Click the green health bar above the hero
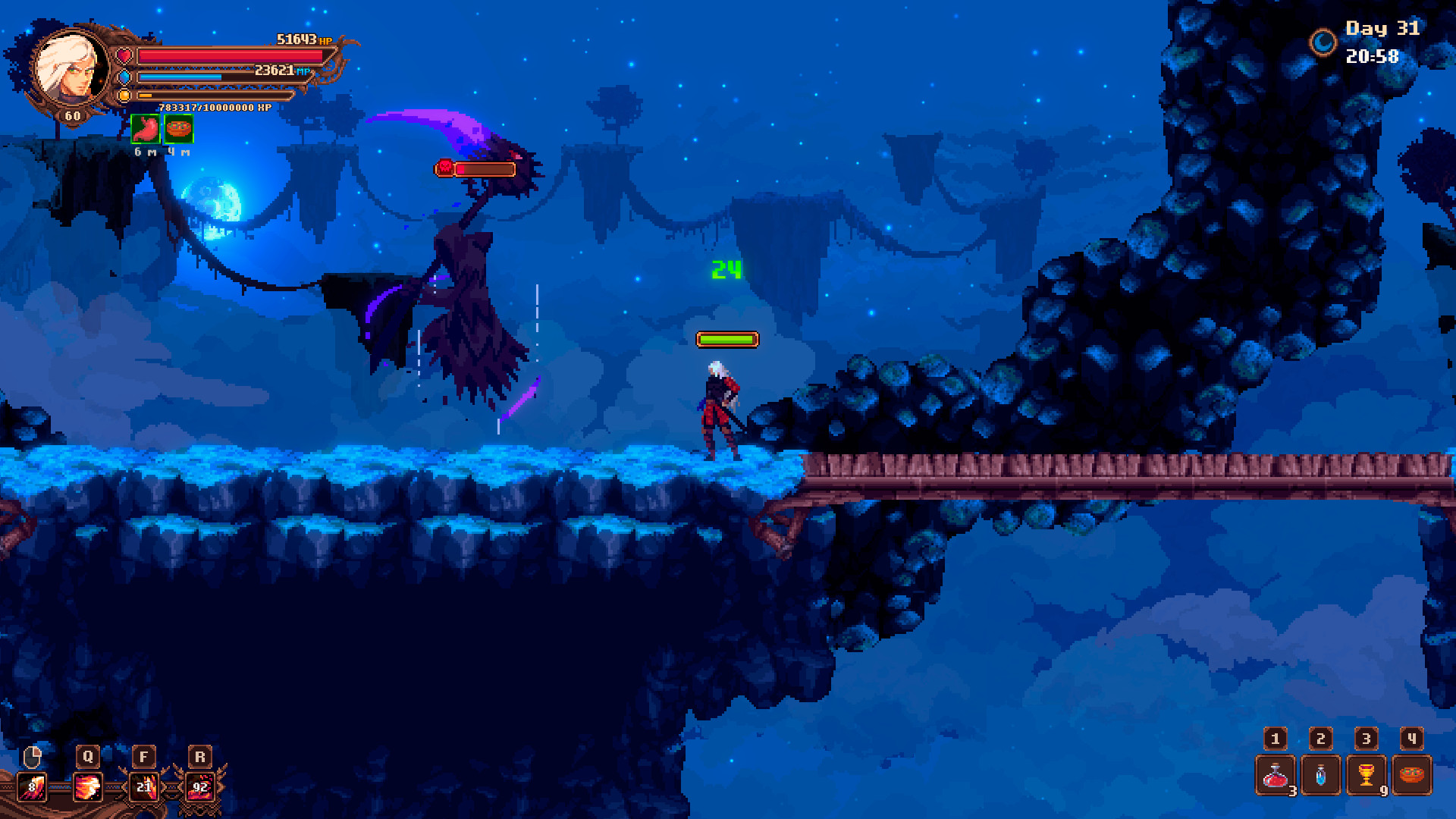 726,339
